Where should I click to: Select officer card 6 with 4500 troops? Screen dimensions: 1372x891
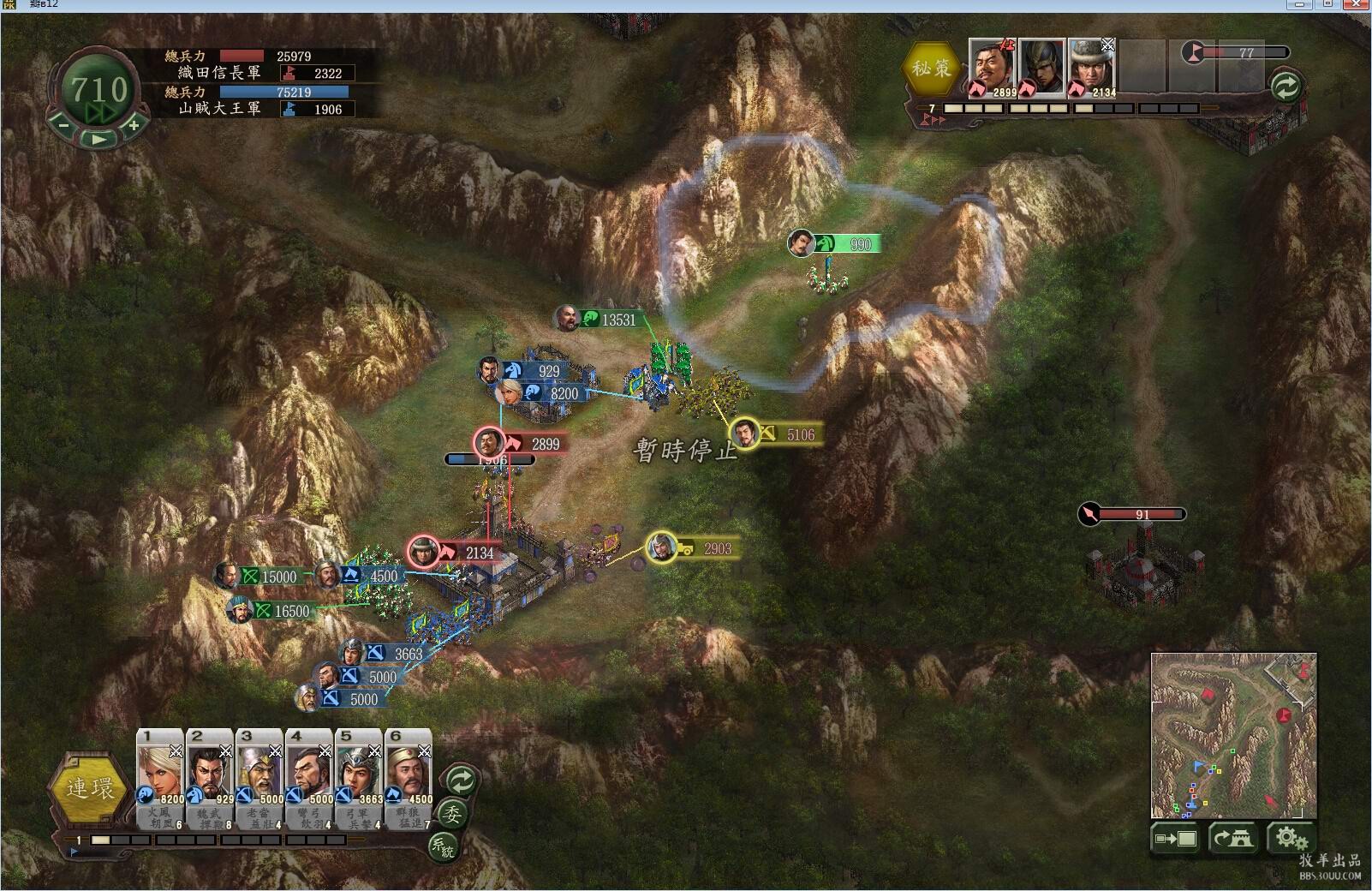pyautogui.click(x=409, y=767)
